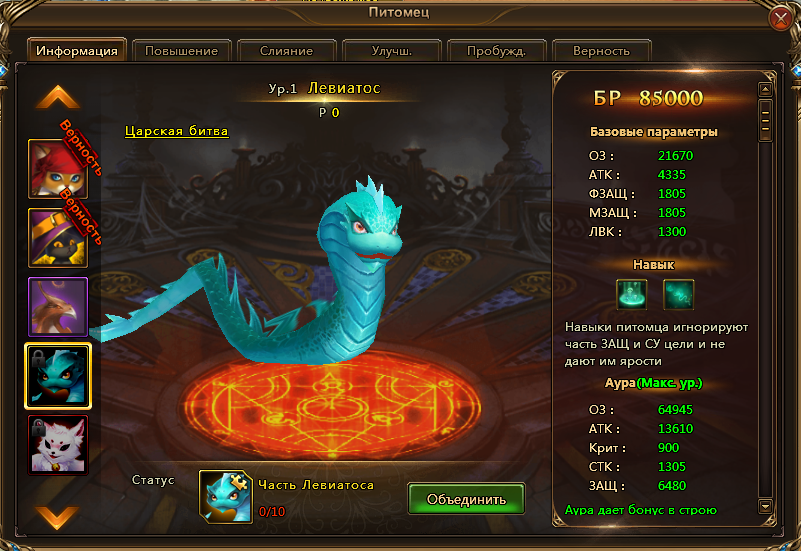Select the Пробужд. tab

click(x=496, y=50)
